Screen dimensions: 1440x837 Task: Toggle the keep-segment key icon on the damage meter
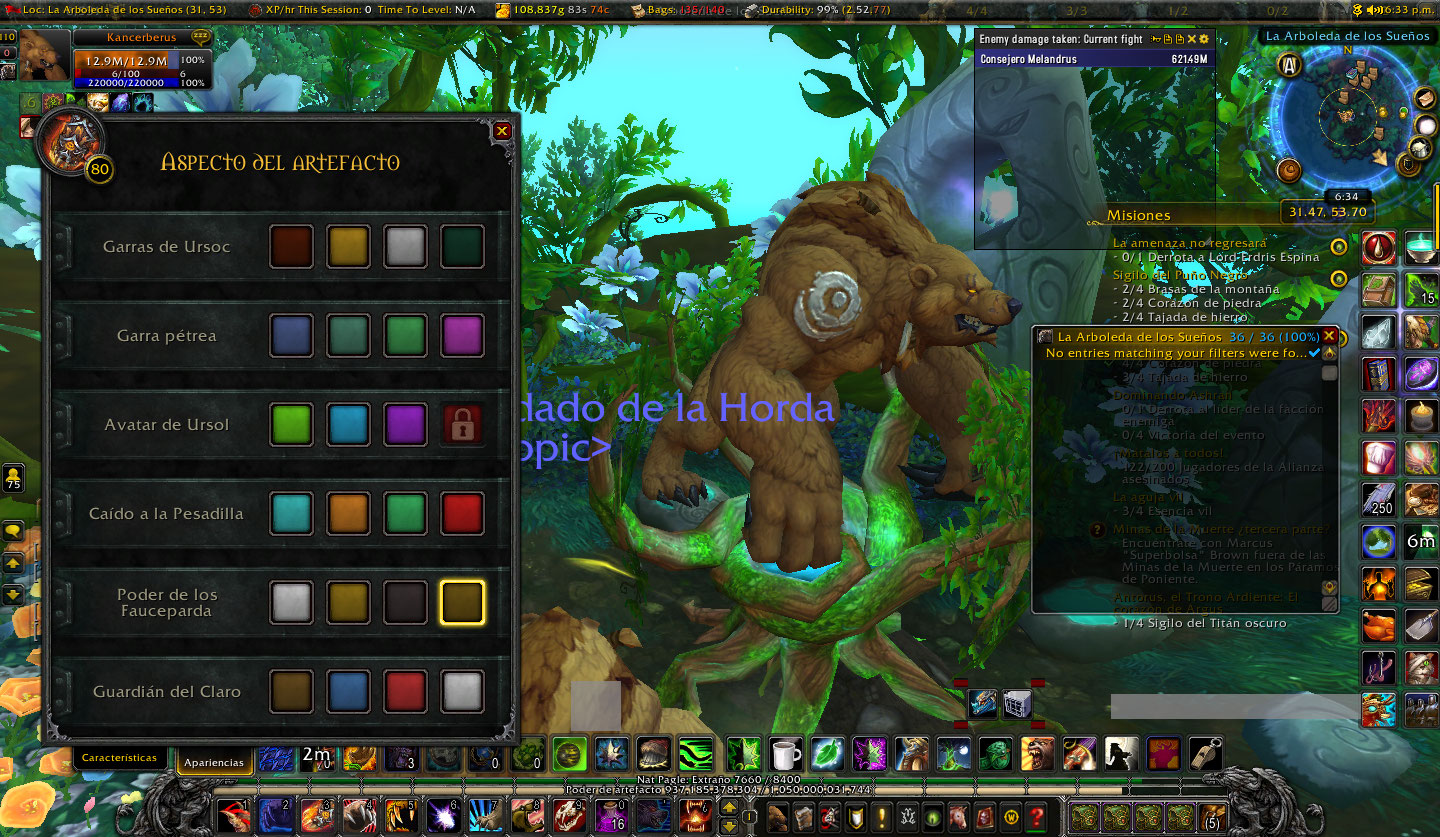point(1155,39)
